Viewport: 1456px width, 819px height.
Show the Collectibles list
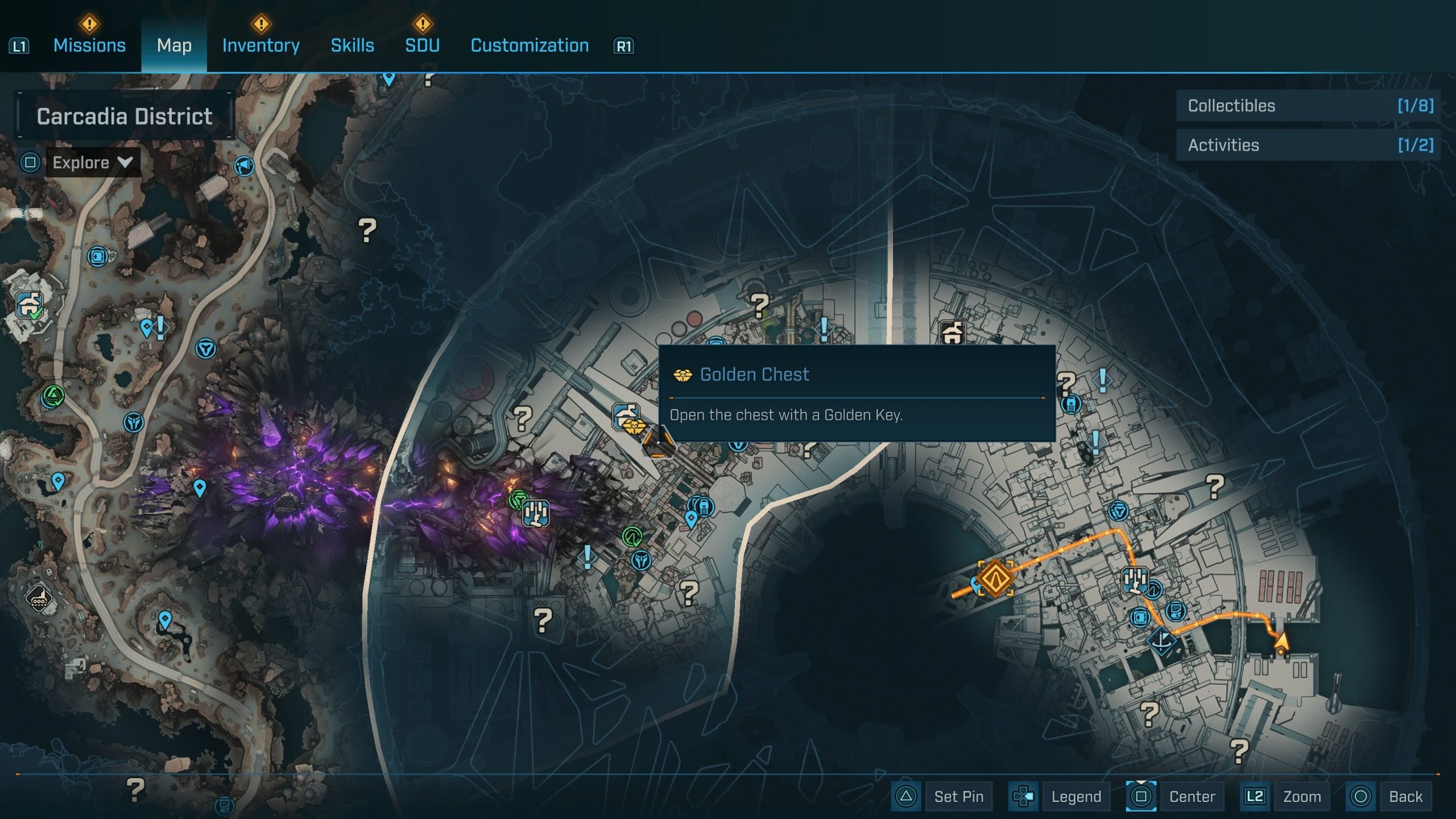[1308, 106]
